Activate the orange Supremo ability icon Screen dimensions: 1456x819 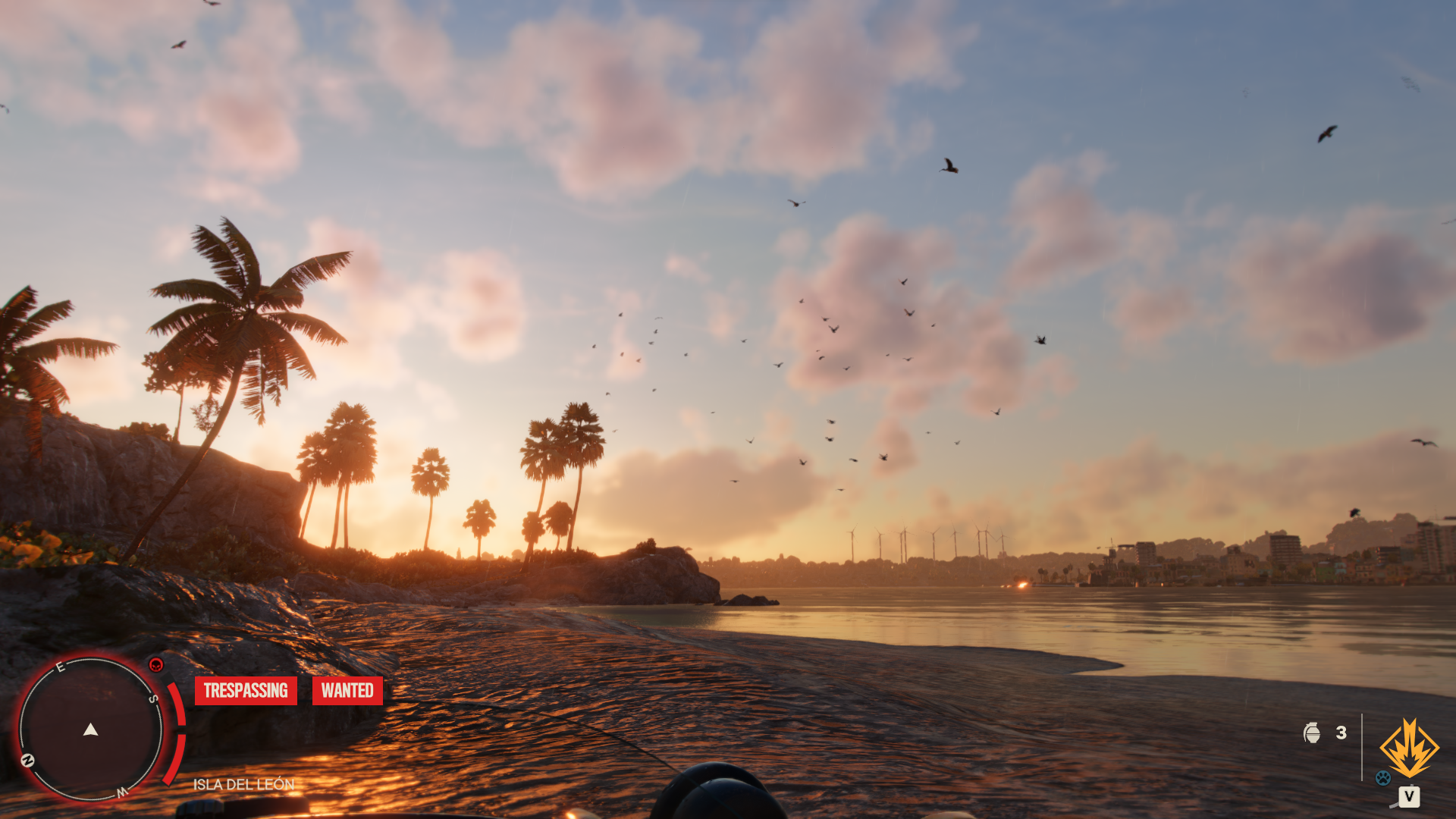click(1409, 748)
